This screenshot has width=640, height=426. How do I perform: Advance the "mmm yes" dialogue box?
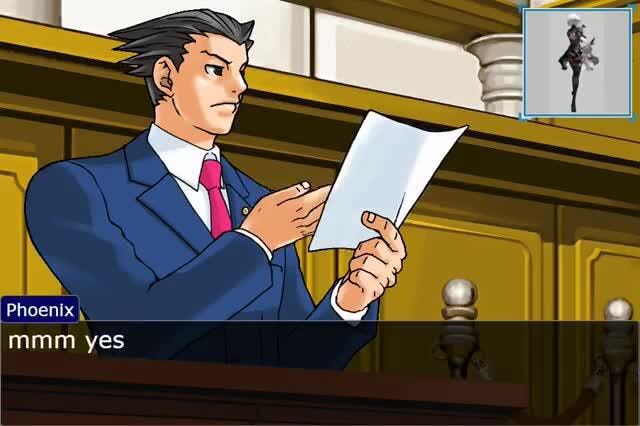(x=320, y=346)
